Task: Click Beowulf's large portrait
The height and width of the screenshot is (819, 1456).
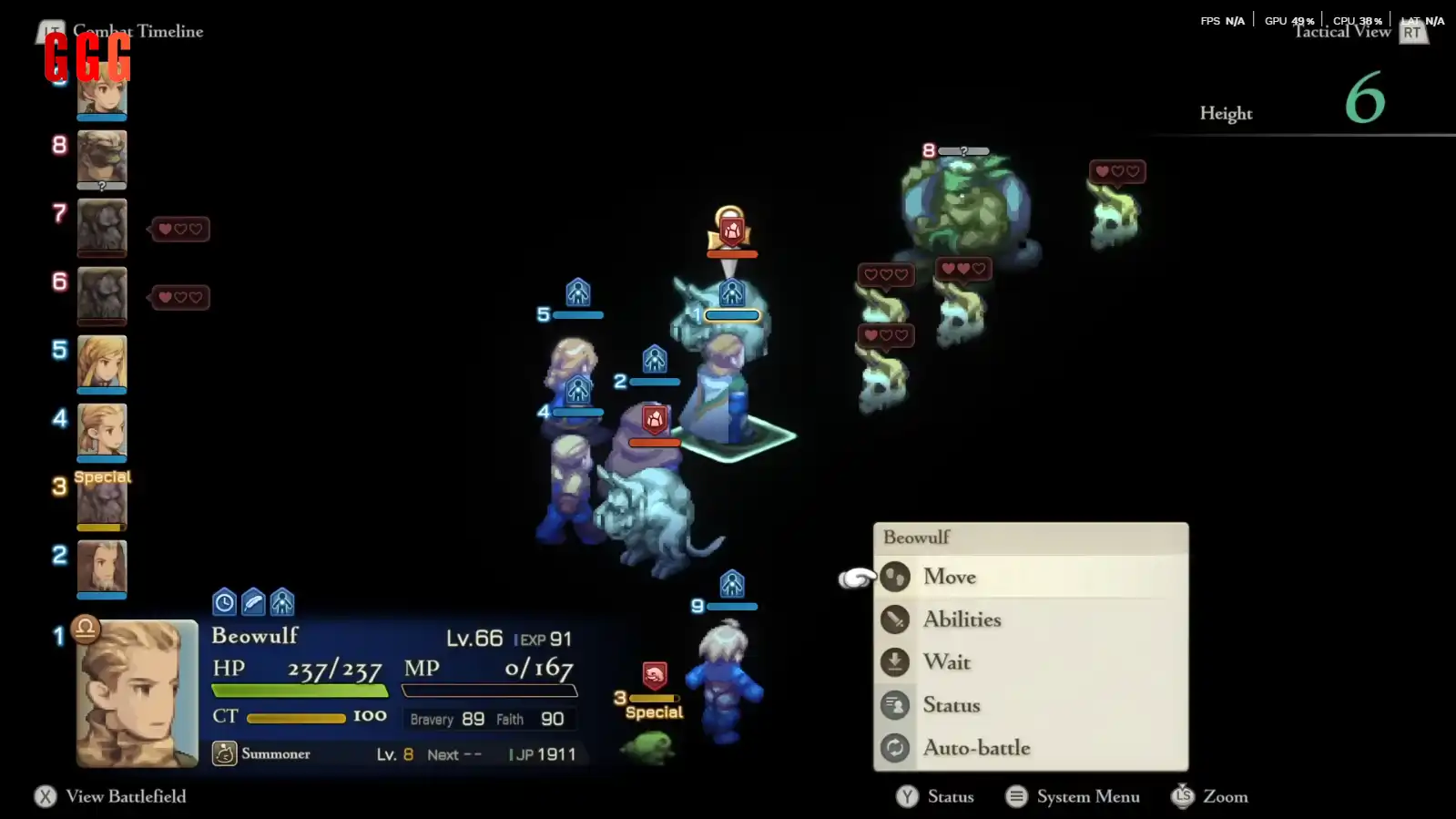Action: 137,692
